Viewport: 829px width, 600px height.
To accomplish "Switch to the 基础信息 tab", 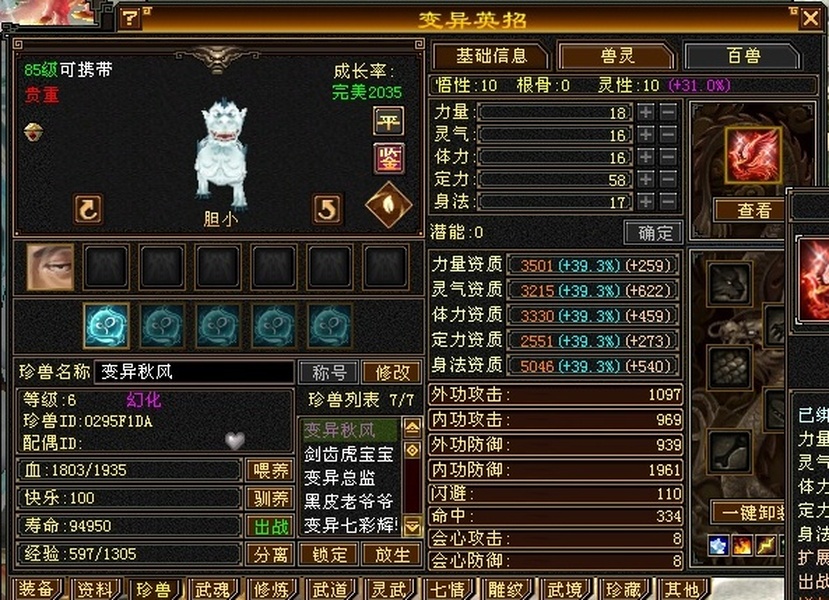I will pyautogui.click(x=490, y=56).
